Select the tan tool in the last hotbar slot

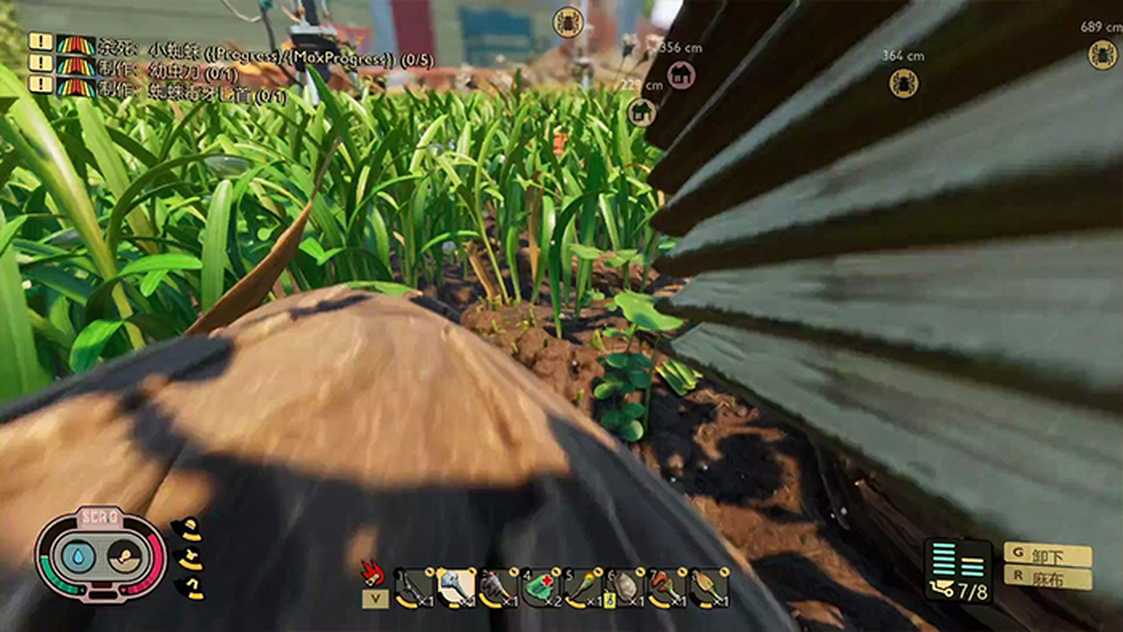pos(709,588)
